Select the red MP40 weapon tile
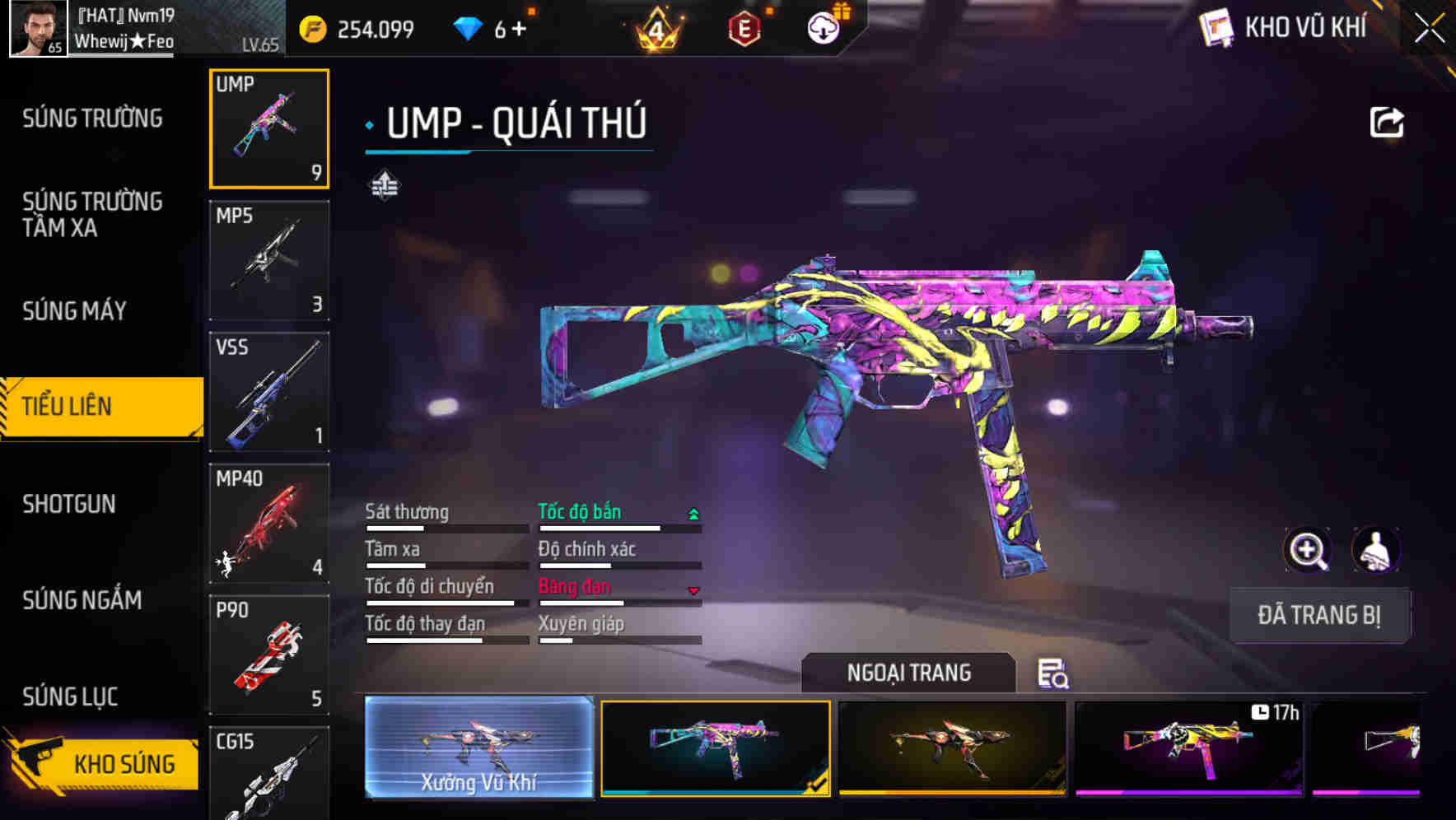Image resolution: width=1456 pixels, height=820 pixels. 269,524
